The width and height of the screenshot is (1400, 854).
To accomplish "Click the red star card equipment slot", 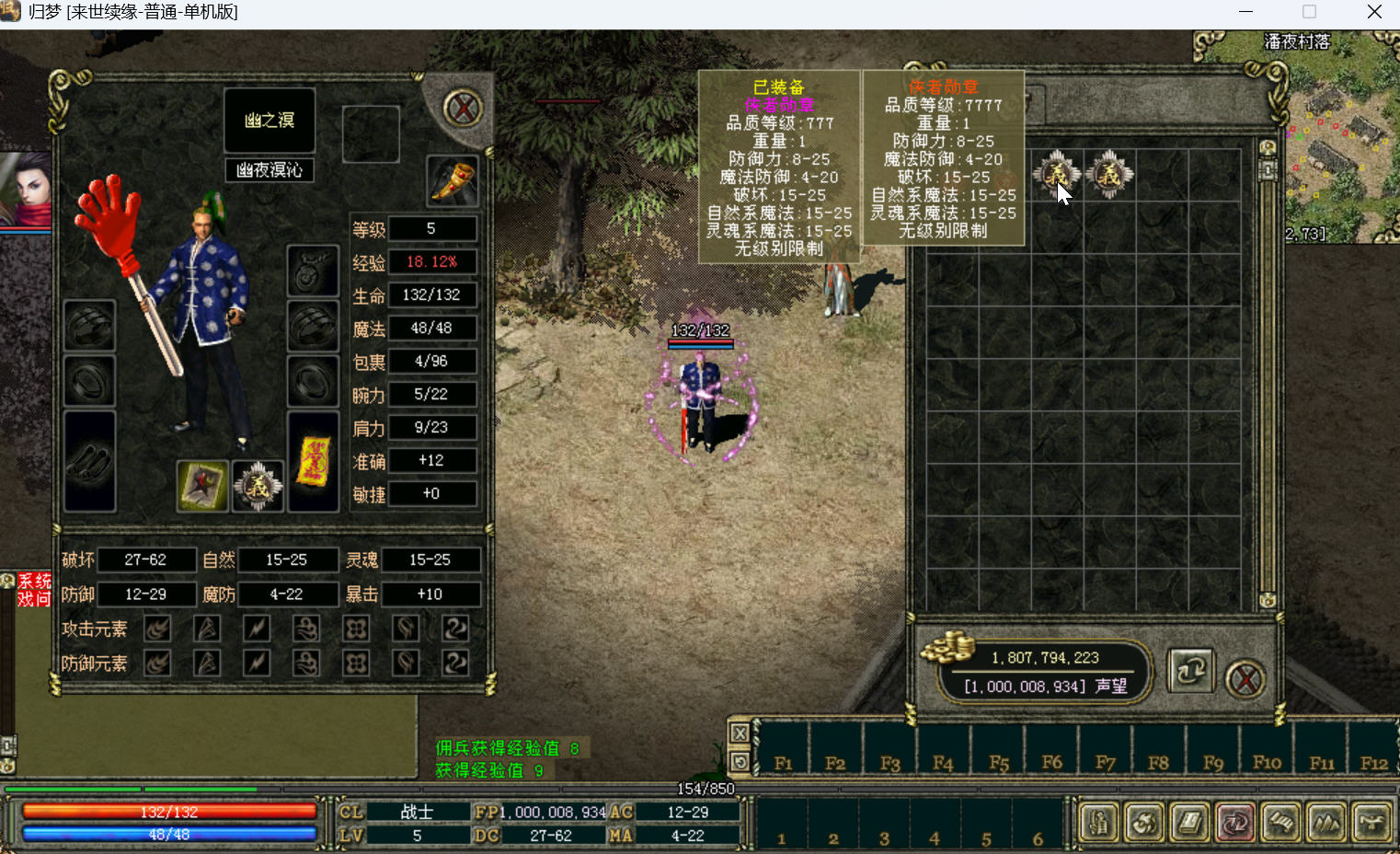I will point(202,486).
